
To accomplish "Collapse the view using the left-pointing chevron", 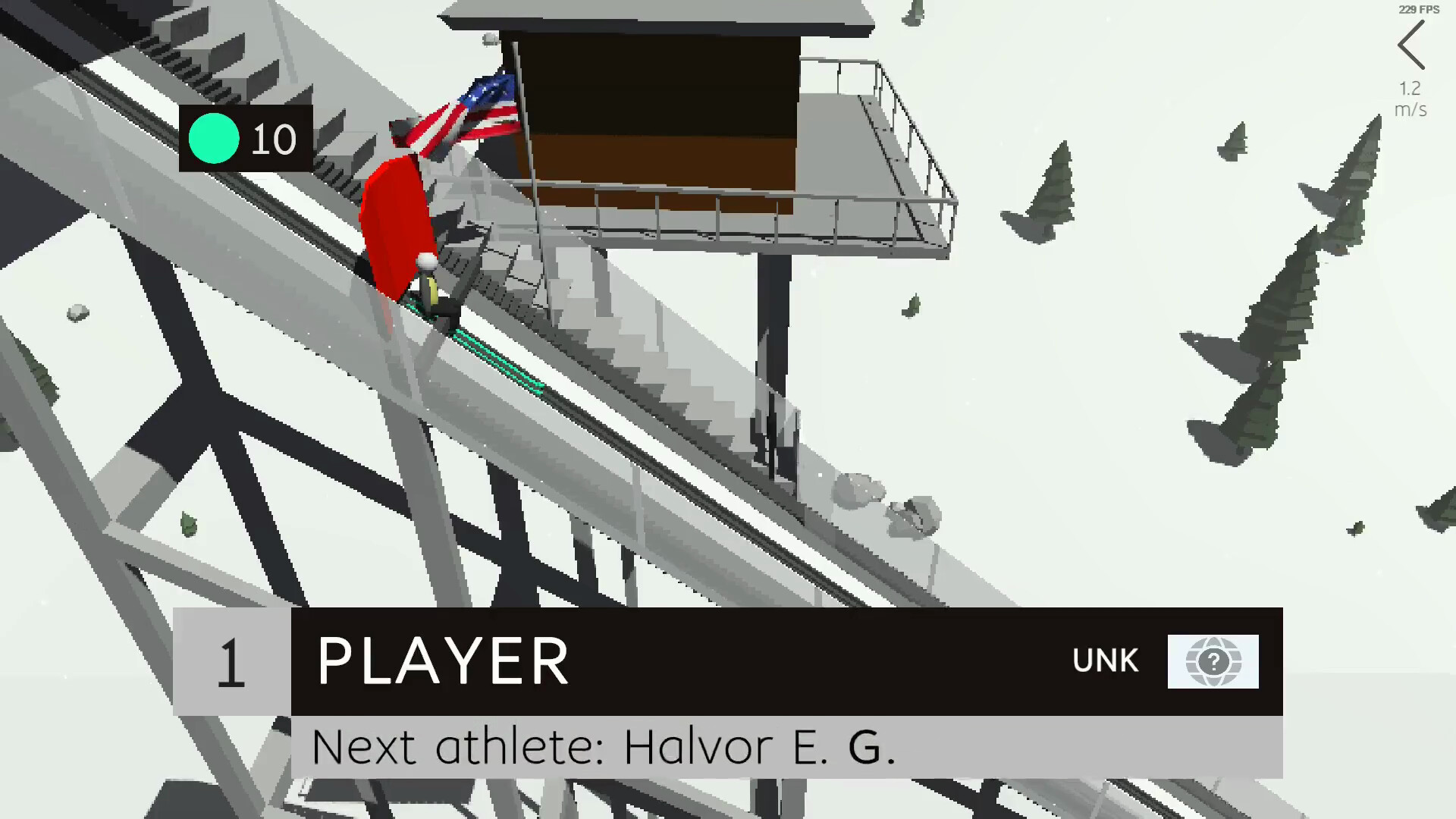I will point(1410,43).
